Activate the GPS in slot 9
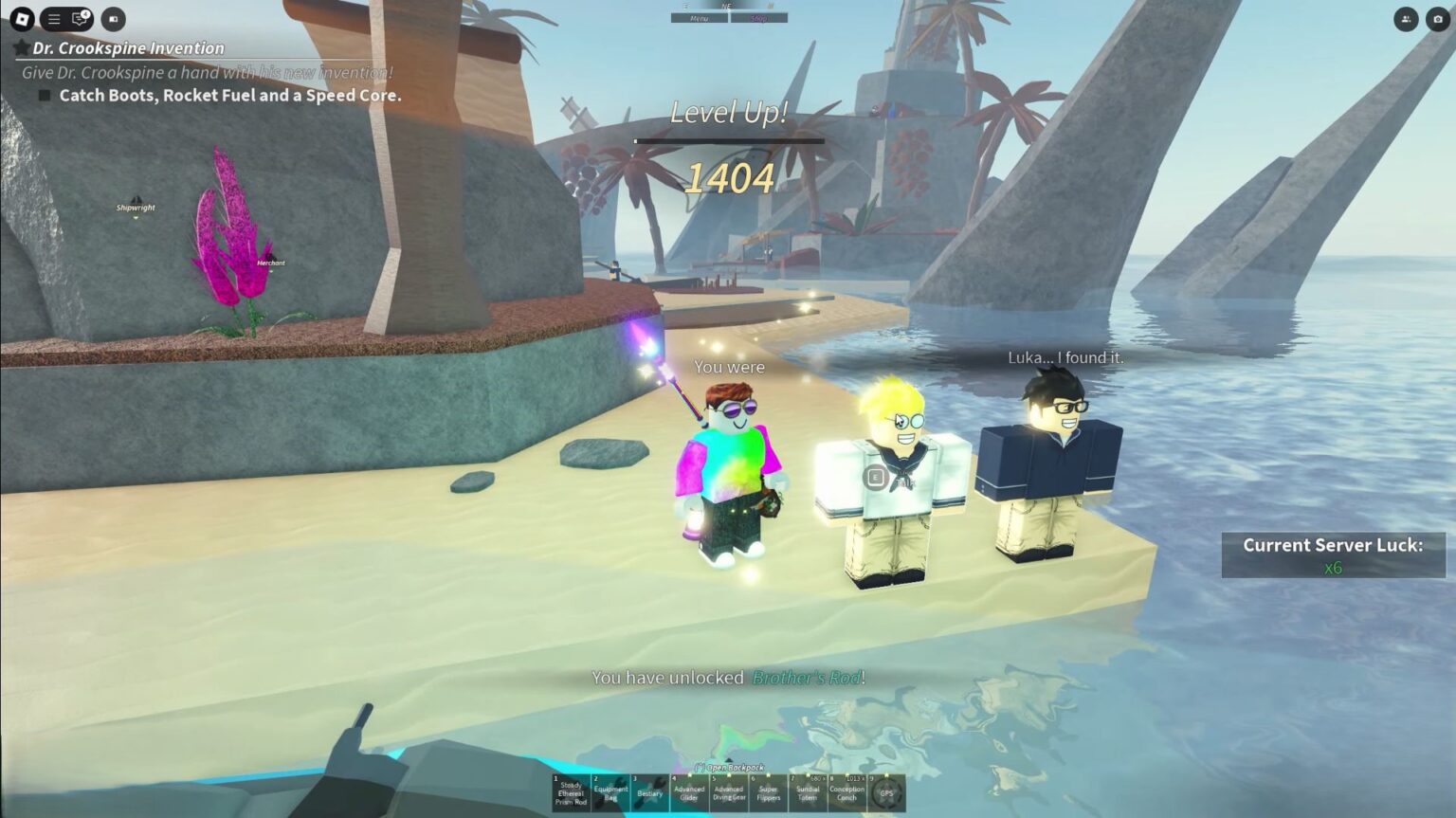1456x818 pixels. (x=885, y=794)
